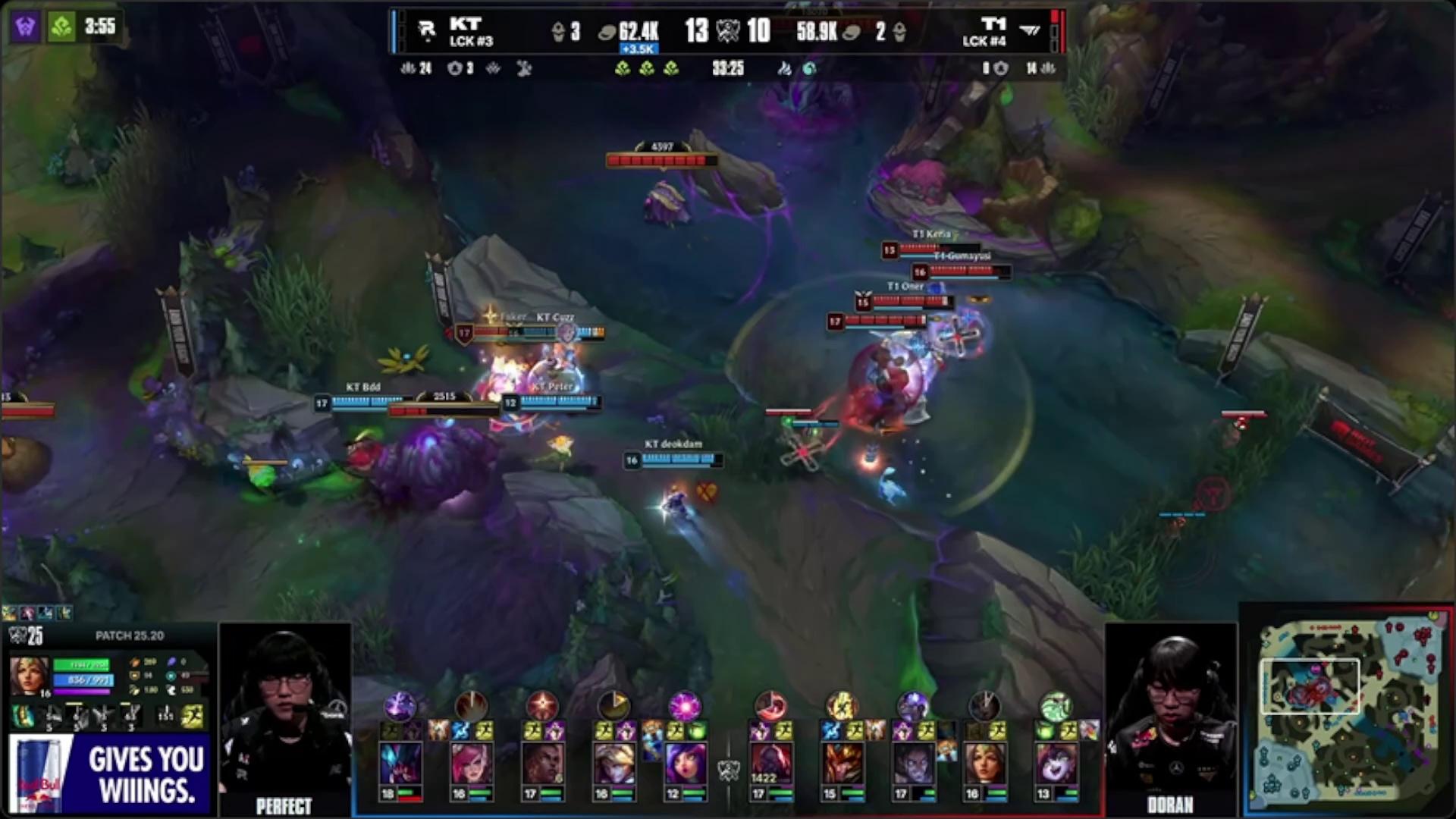
Task: Click the focused champion's yellow Flash spell icon
Action: [x=193, y=717]
